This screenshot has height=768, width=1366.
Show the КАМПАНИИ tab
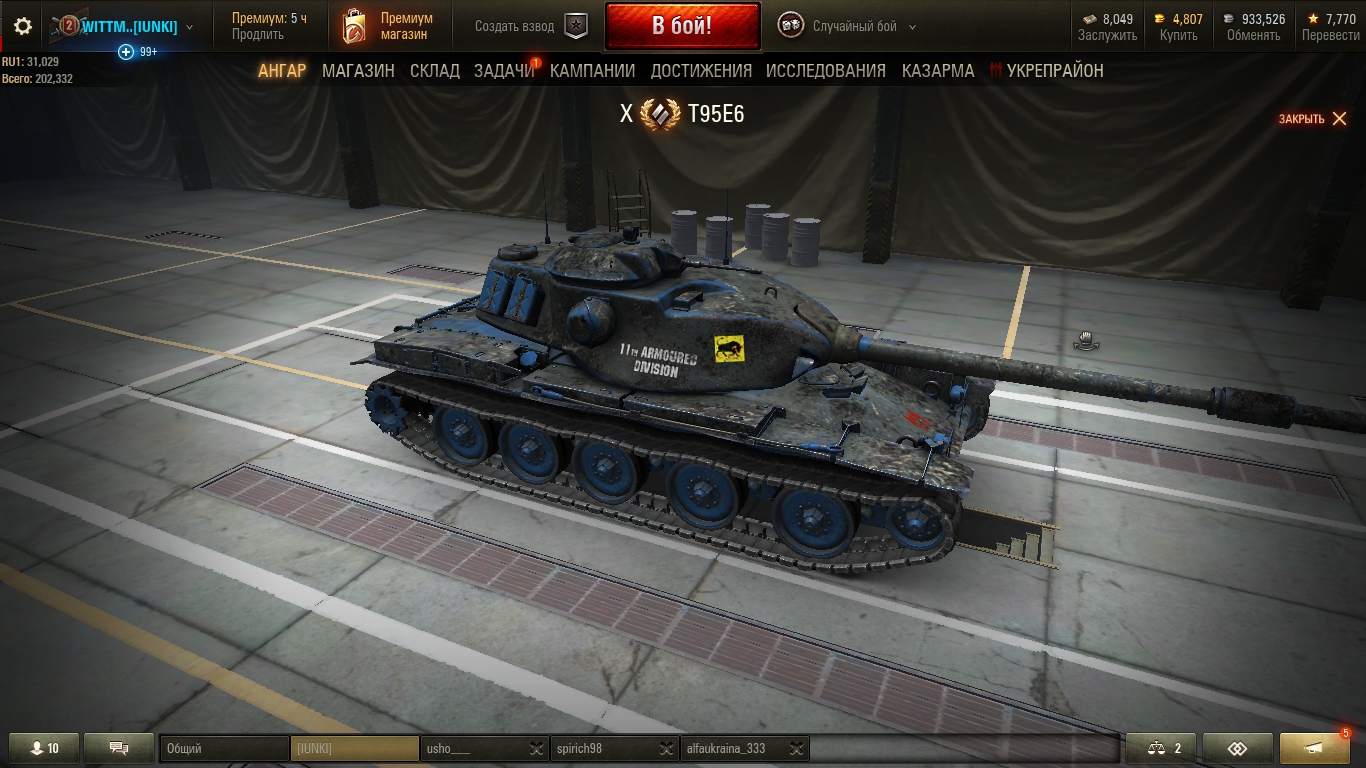[x=592, y=71]
